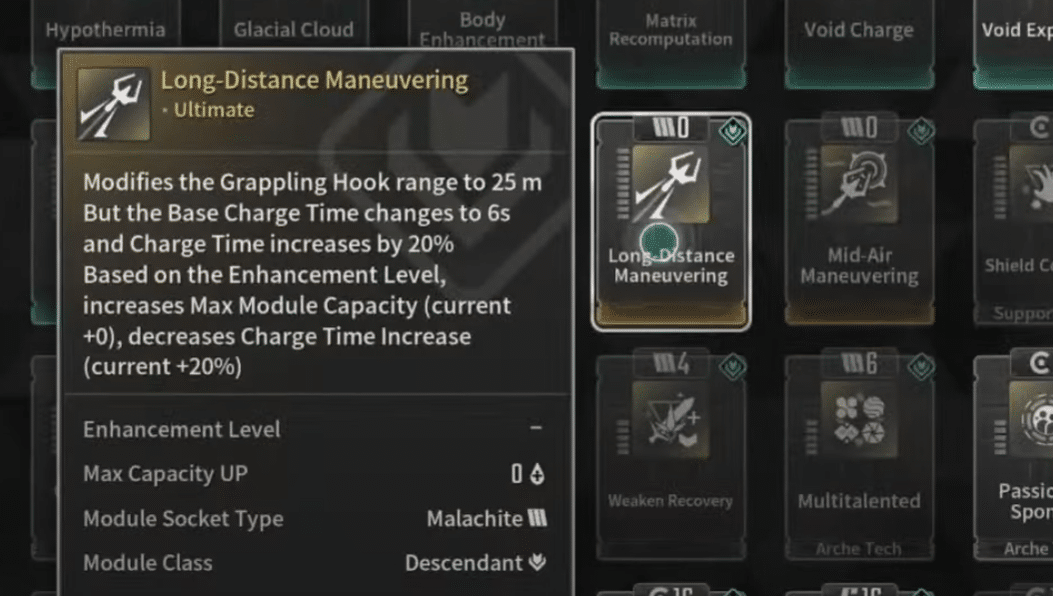The height and width of the screenshot is (596, 1053).
Task: Select the Multitalented module card
Action: 859,450
